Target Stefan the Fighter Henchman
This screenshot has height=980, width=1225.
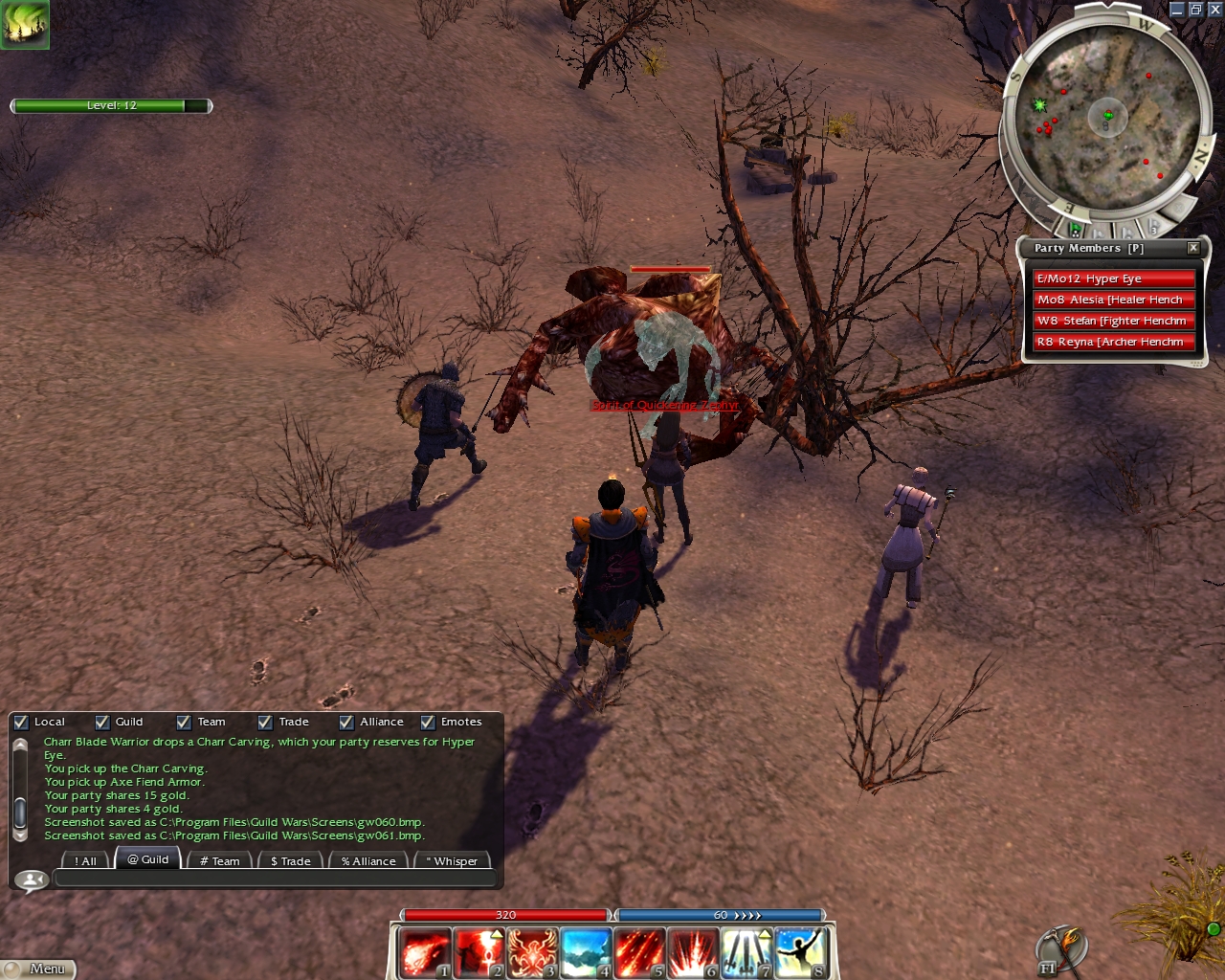1113,321
